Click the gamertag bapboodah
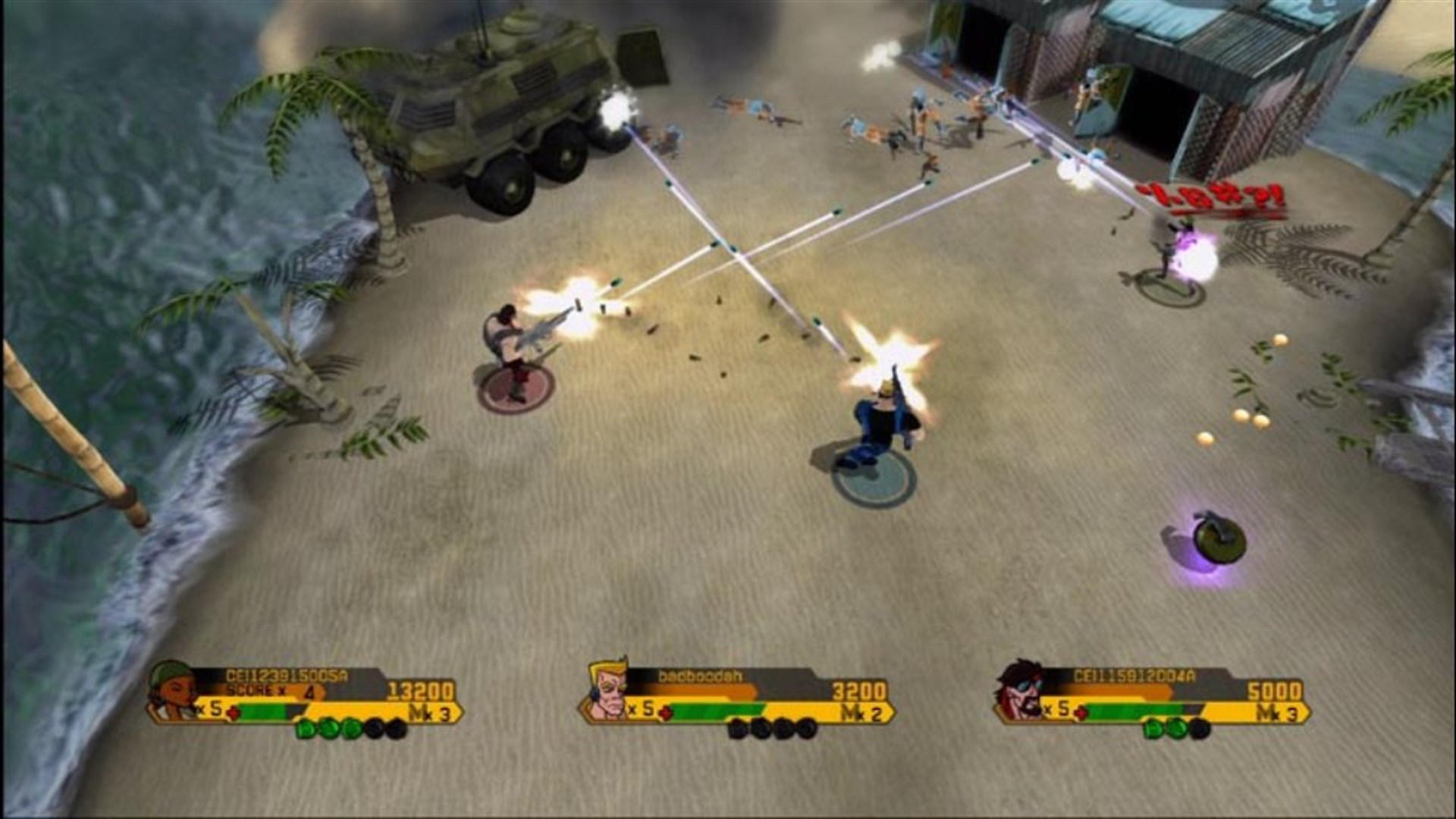This screenshot has height=819, width=1456. click(701, 676)
